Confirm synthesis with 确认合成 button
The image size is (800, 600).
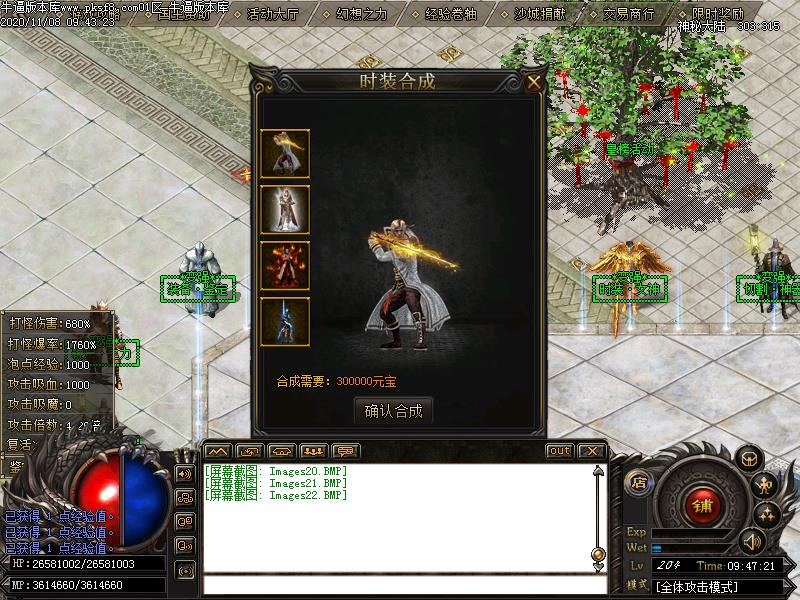tap(393, 410)
